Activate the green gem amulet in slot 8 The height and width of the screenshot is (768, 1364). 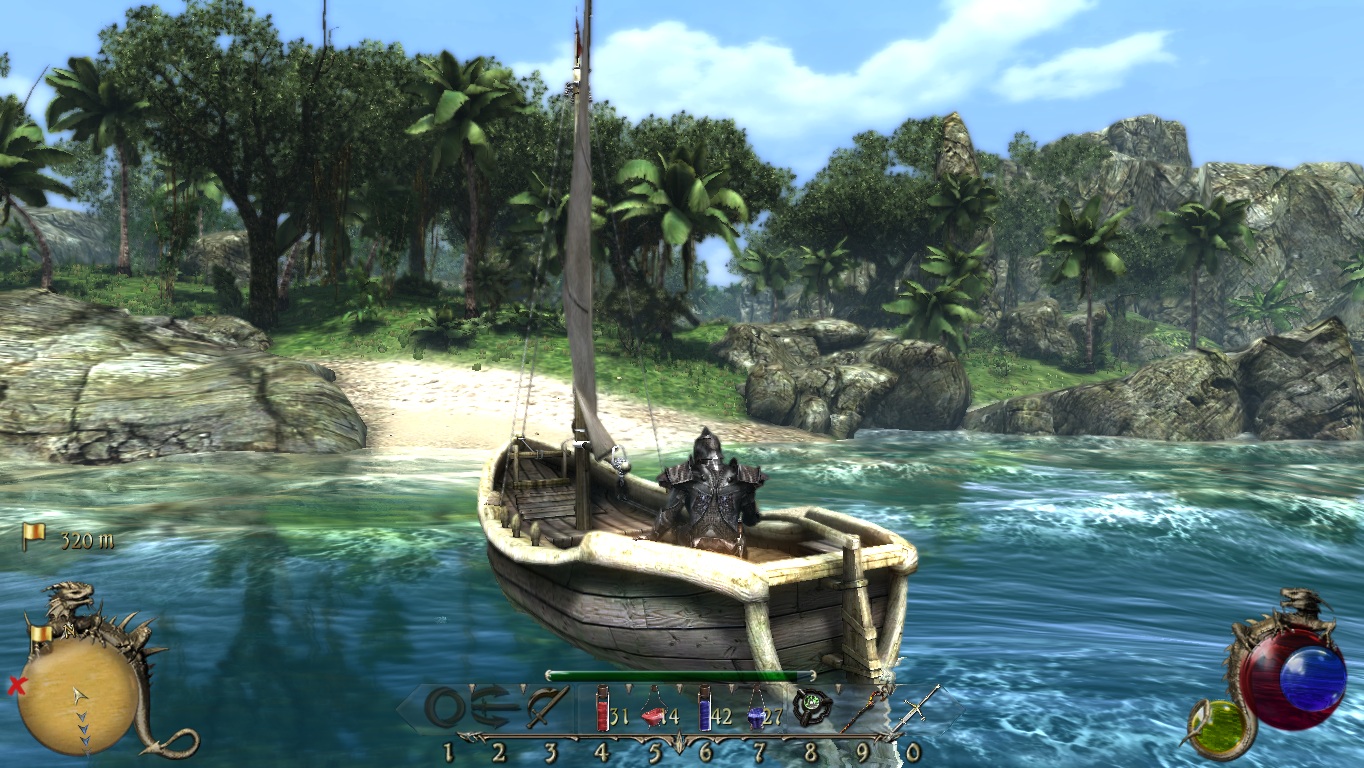[811, 708]
